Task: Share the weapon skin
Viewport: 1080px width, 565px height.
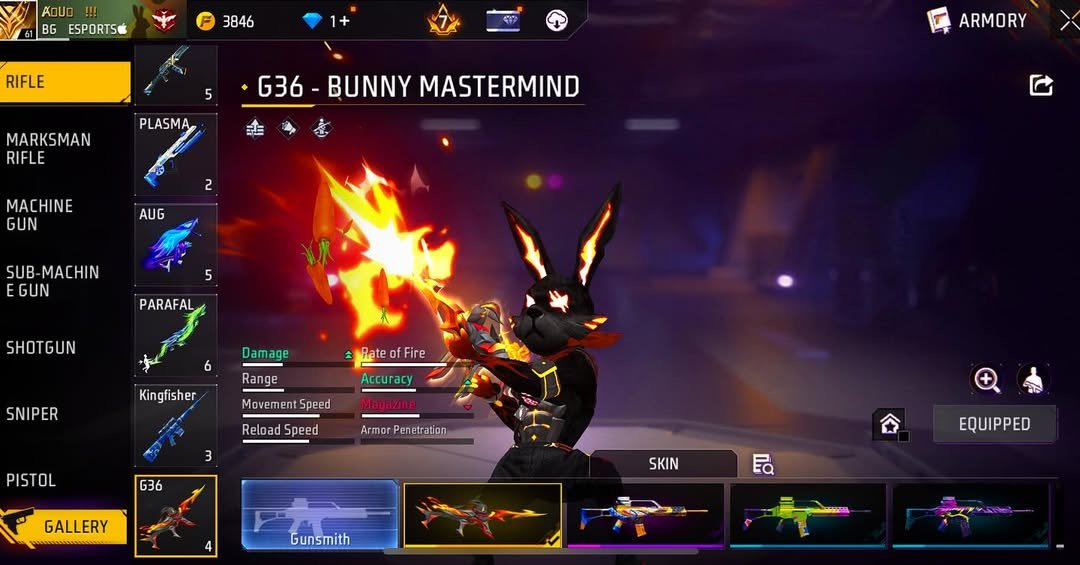Action: point(1041,86)
